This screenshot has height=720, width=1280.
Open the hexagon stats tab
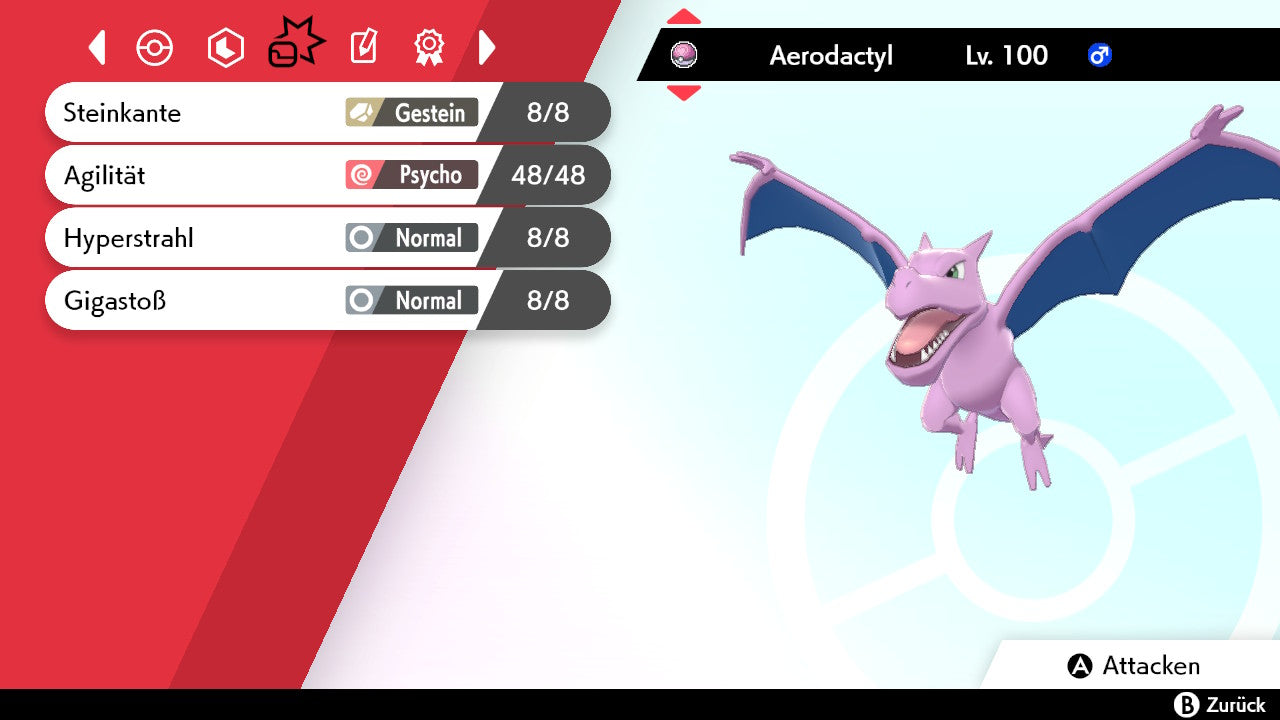coord(225,48)
